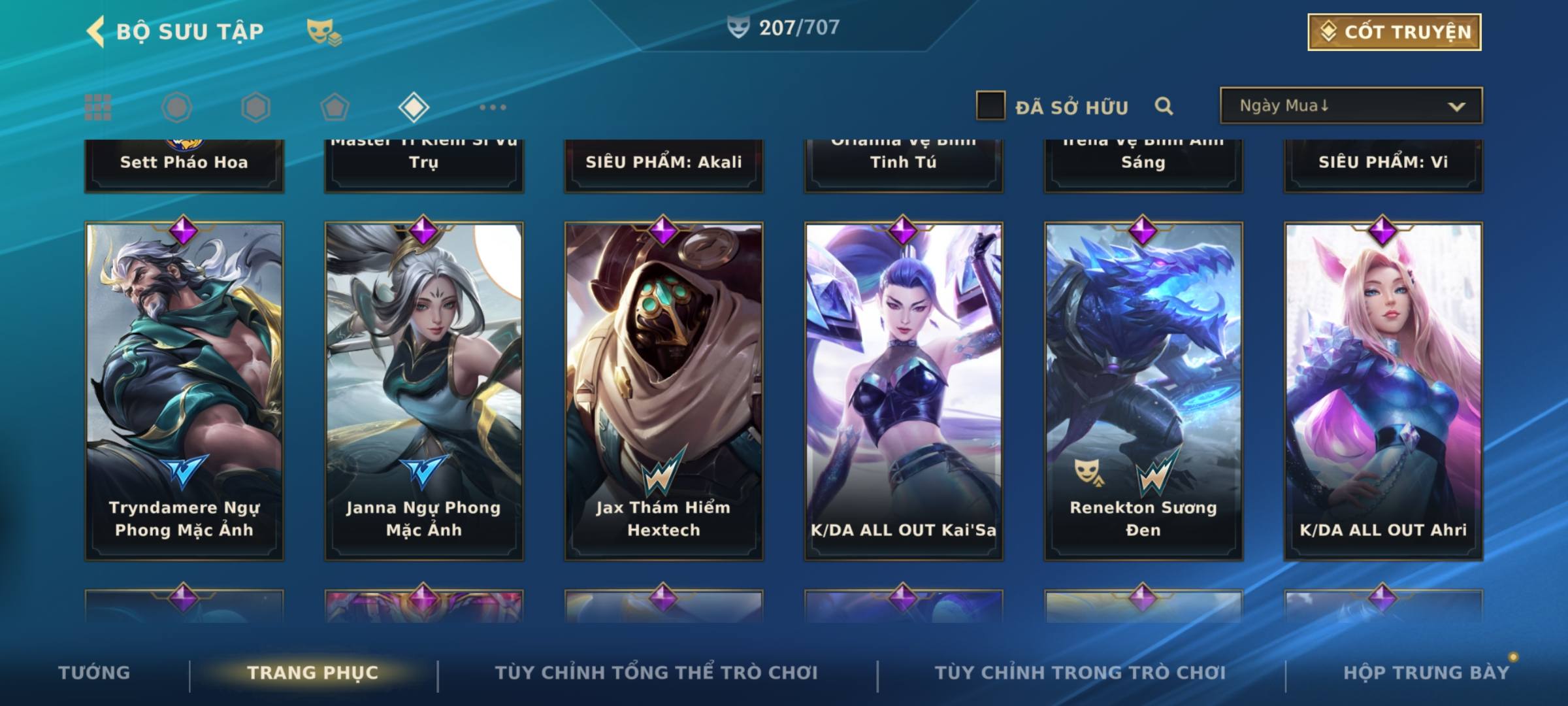This screenshot has height=706, width=1568.
Task: Open Jax Thám Hiểm Hextech skin
Action: [664, 391]
